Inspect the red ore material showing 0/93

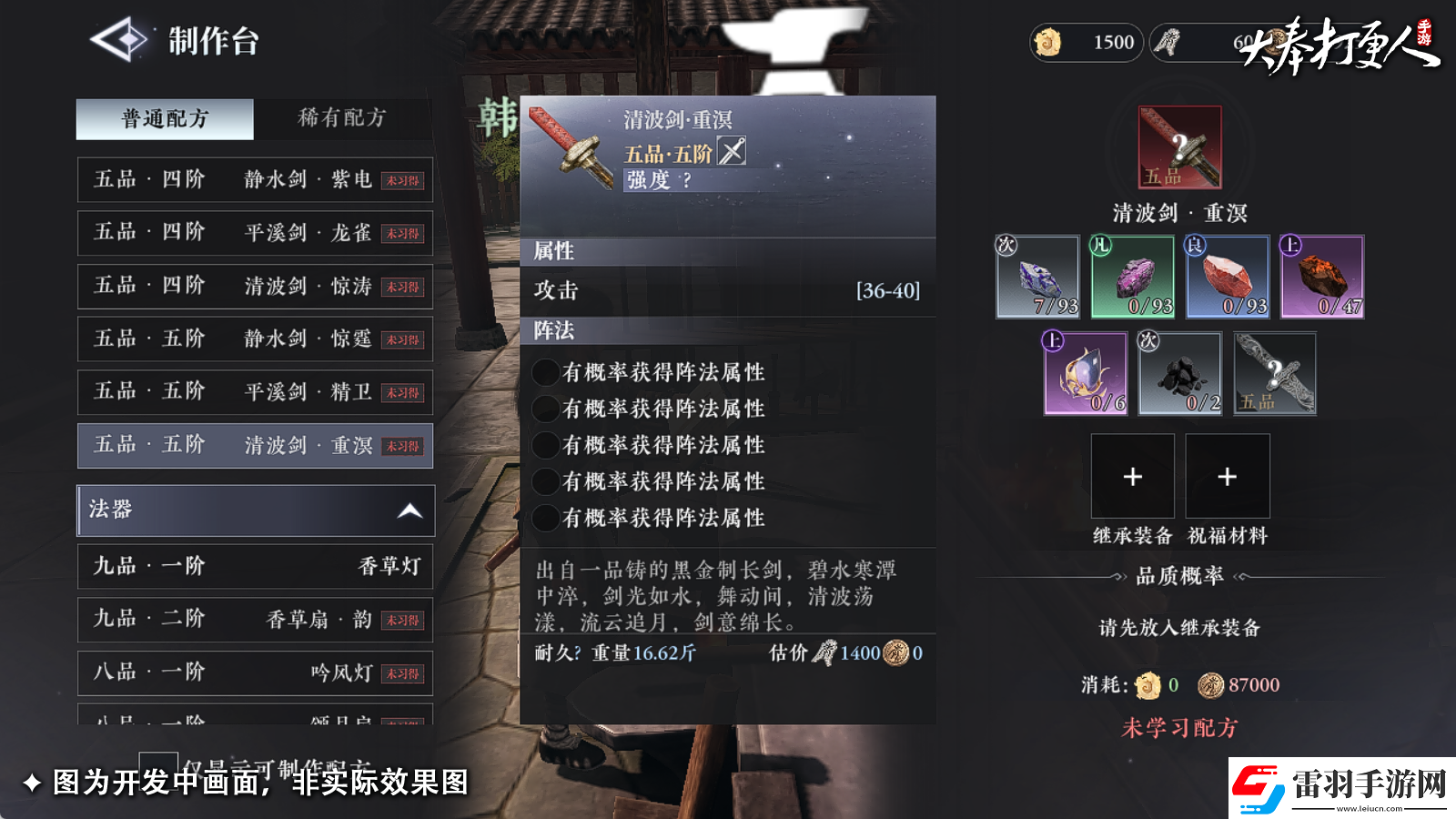click(x=1227, y=278)
